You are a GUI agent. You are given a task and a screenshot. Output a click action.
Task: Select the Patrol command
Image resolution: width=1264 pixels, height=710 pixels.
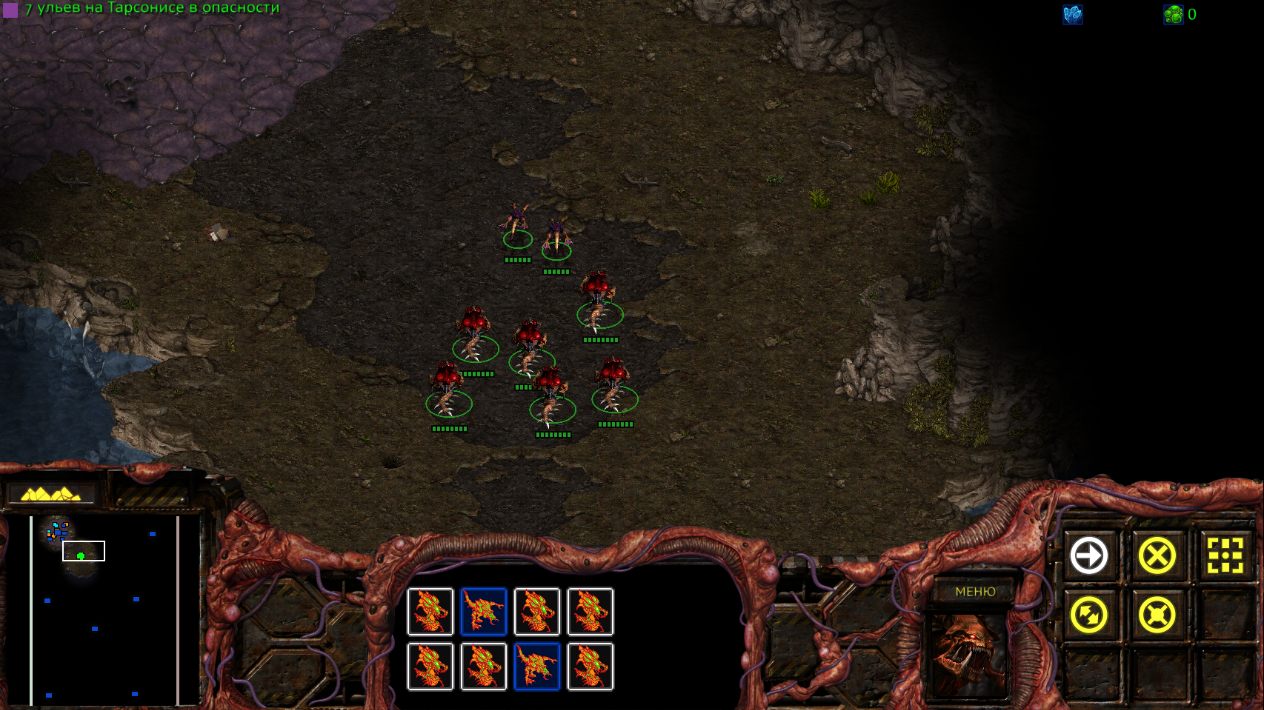pyautogui.click(x=1089, y=615)
